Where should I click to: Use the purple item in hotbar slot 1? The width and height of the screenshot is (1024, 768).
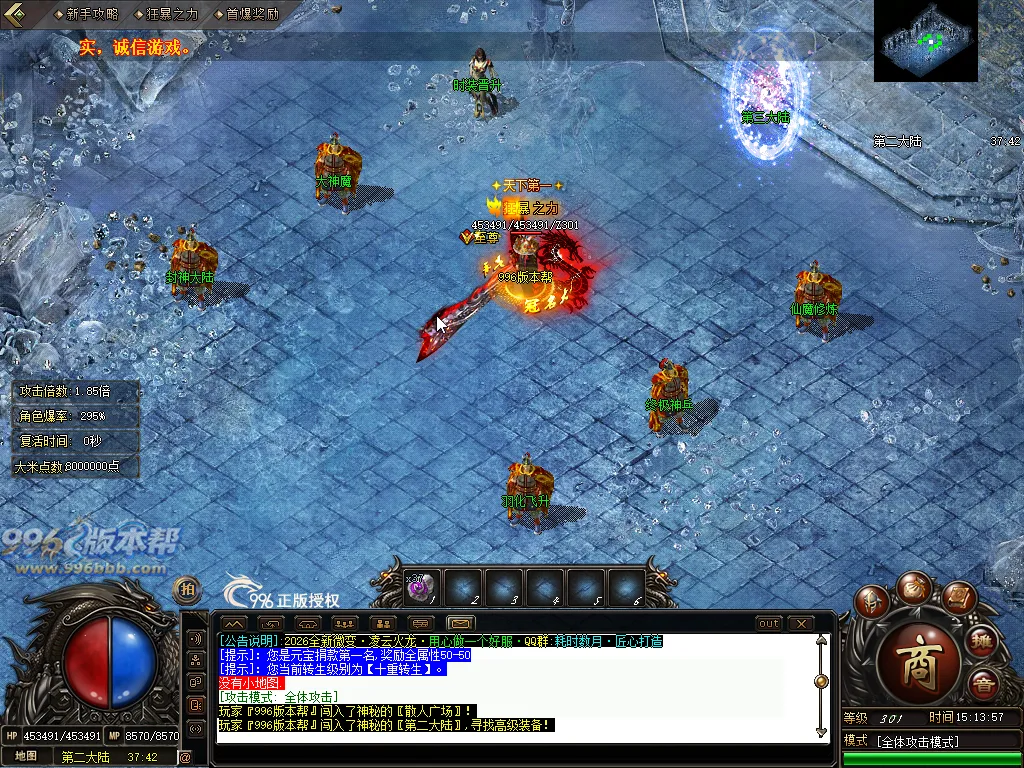coord(420,588)
